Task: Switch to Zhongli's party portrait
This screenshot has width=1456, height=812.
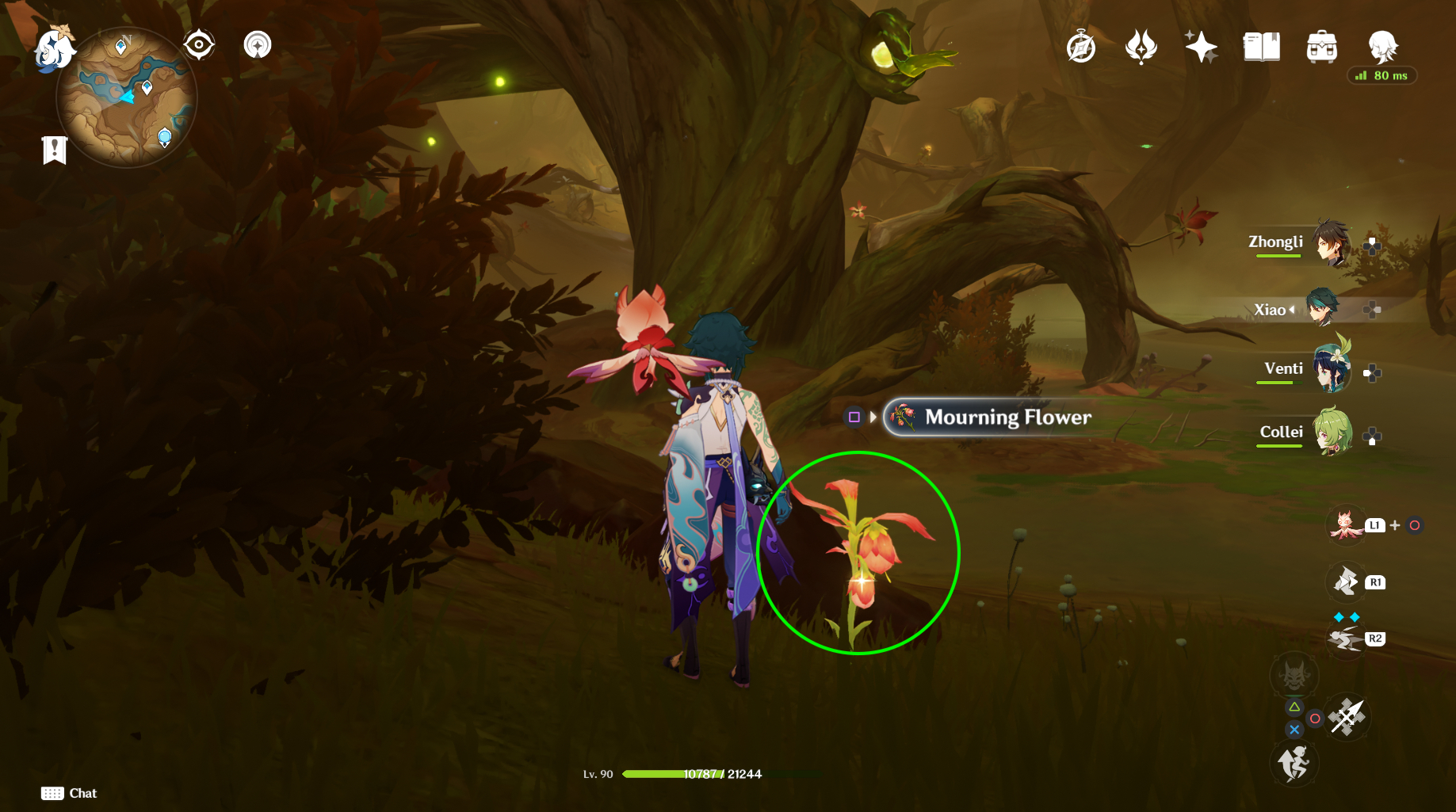Action: tap(1330, 244)
